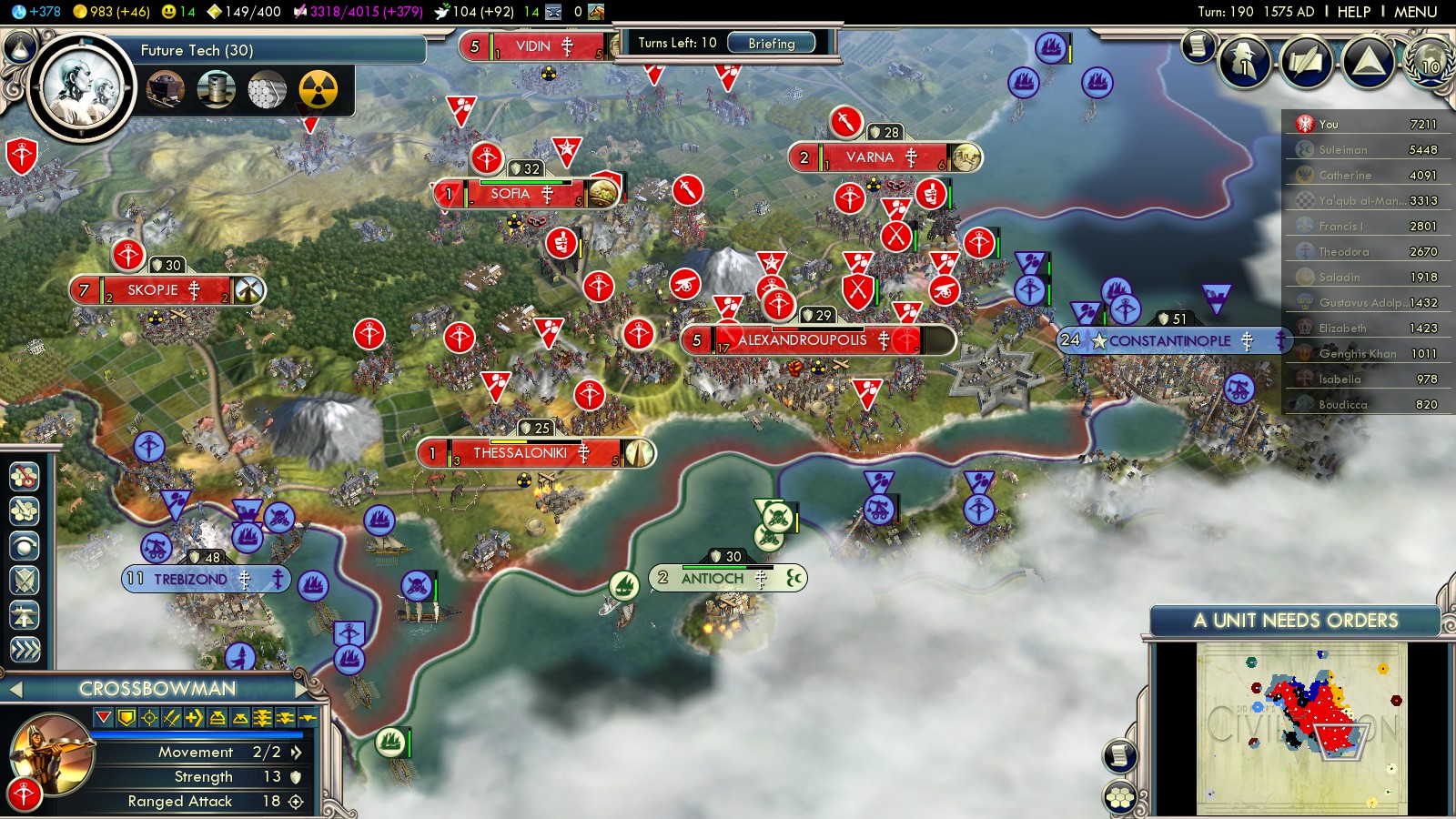Open the game MENU
1456x819 pixels.
[x=1415, y=12]
